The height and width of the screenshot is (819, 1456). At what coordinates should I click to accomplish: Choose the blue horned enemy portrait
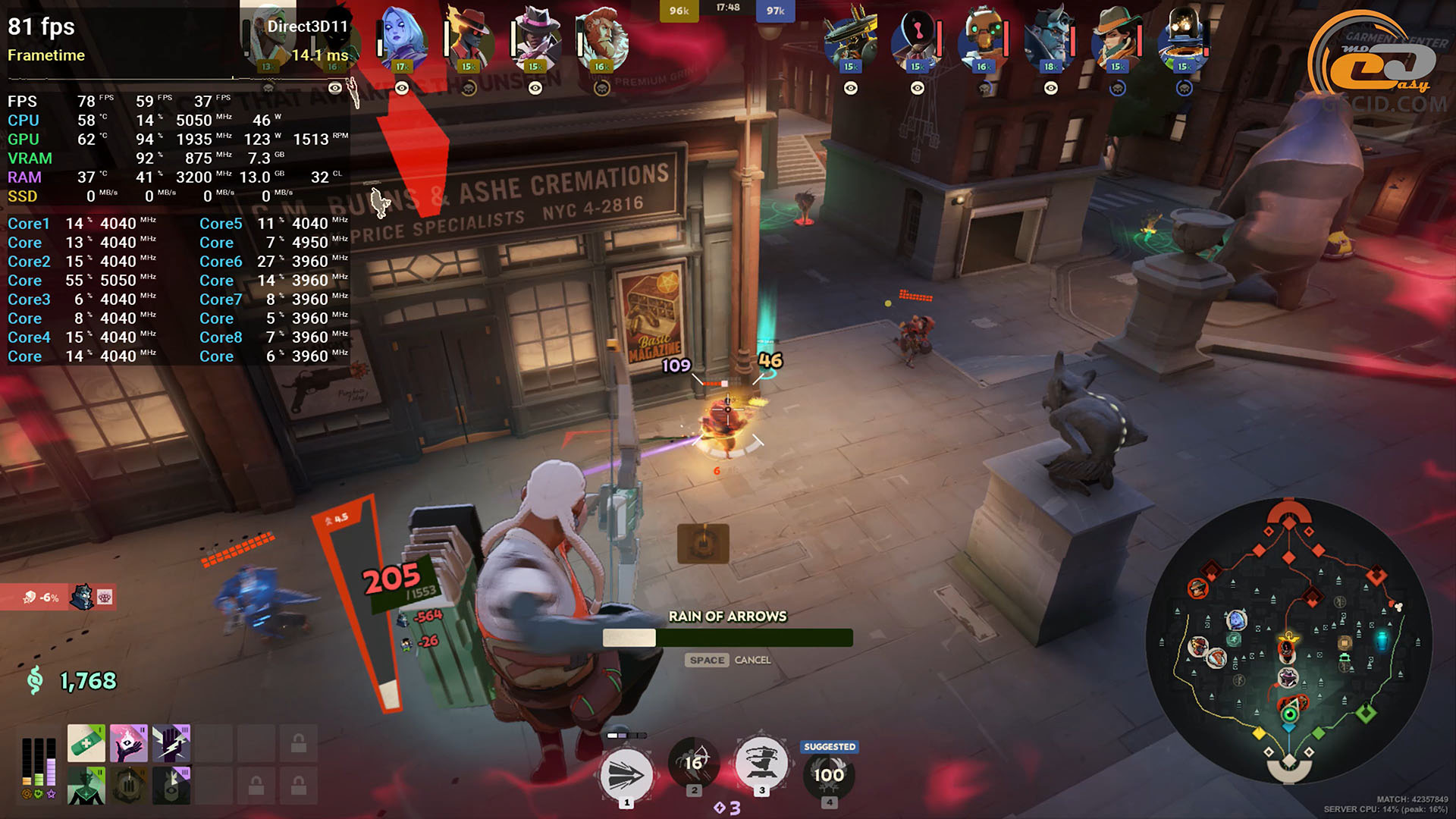[1050, 38]
